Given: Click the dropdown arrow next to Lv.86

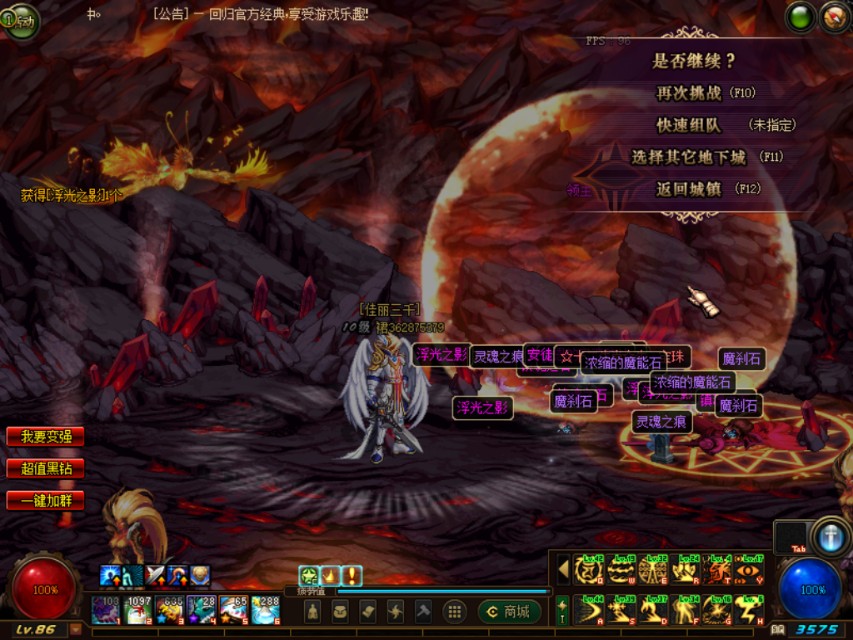Looking at the screenshot, I should click(x=76, y=630).
